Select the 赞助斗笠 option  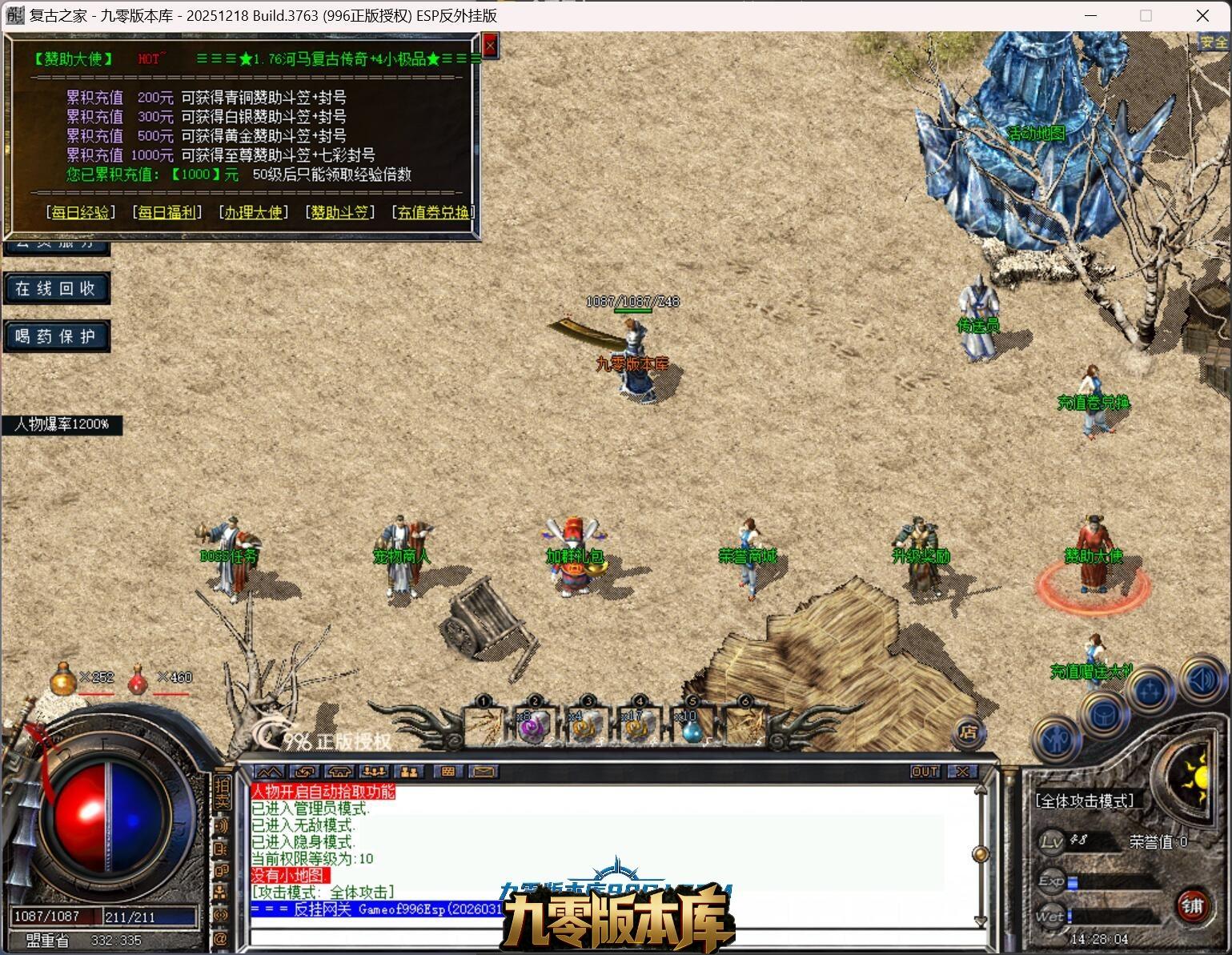pos(339,212)
